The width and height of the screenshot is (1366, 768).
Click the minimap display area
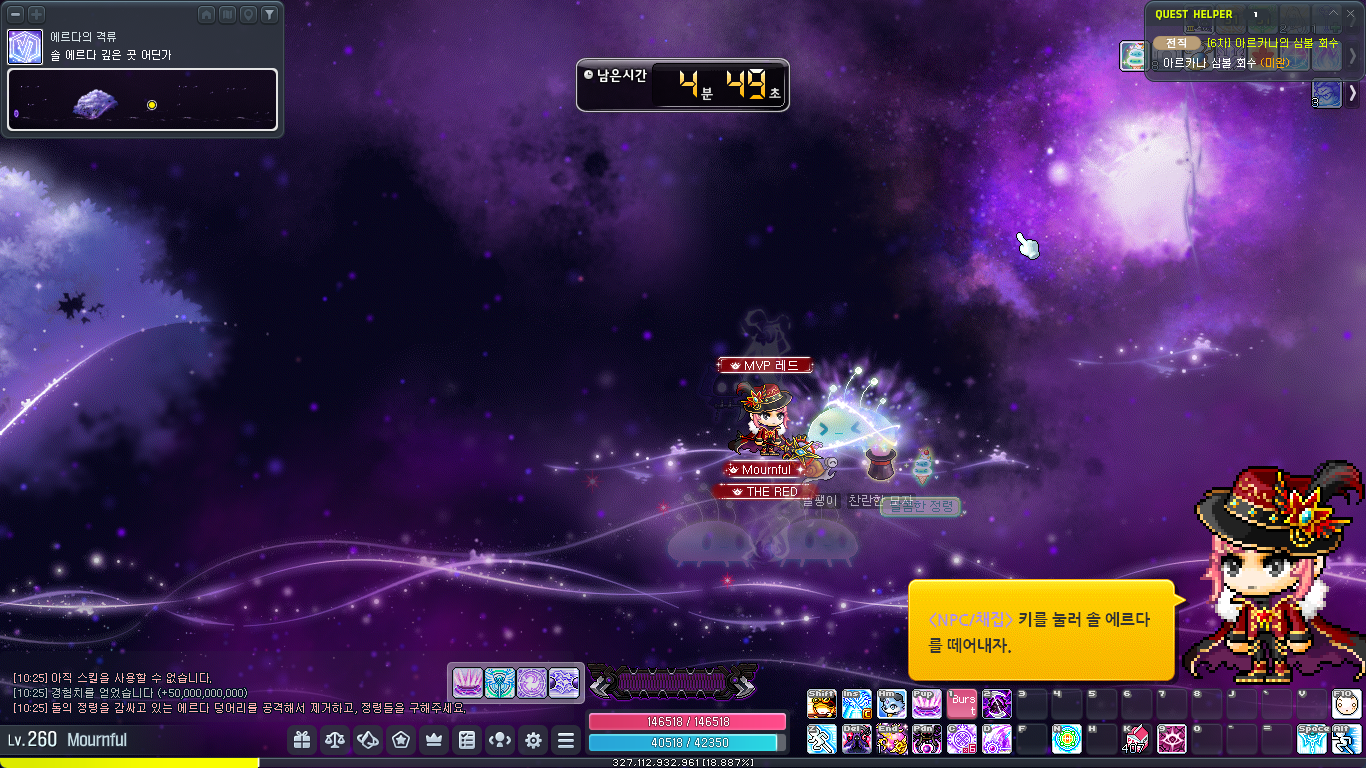(142, 99)
